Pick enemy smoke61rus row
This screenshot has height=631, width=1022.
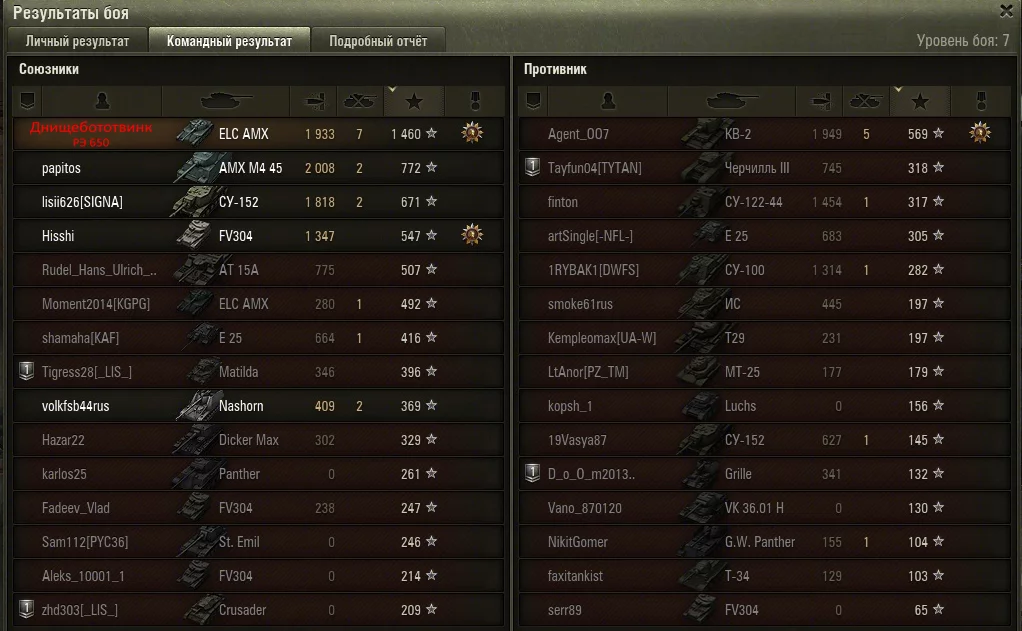click(580, 304)
